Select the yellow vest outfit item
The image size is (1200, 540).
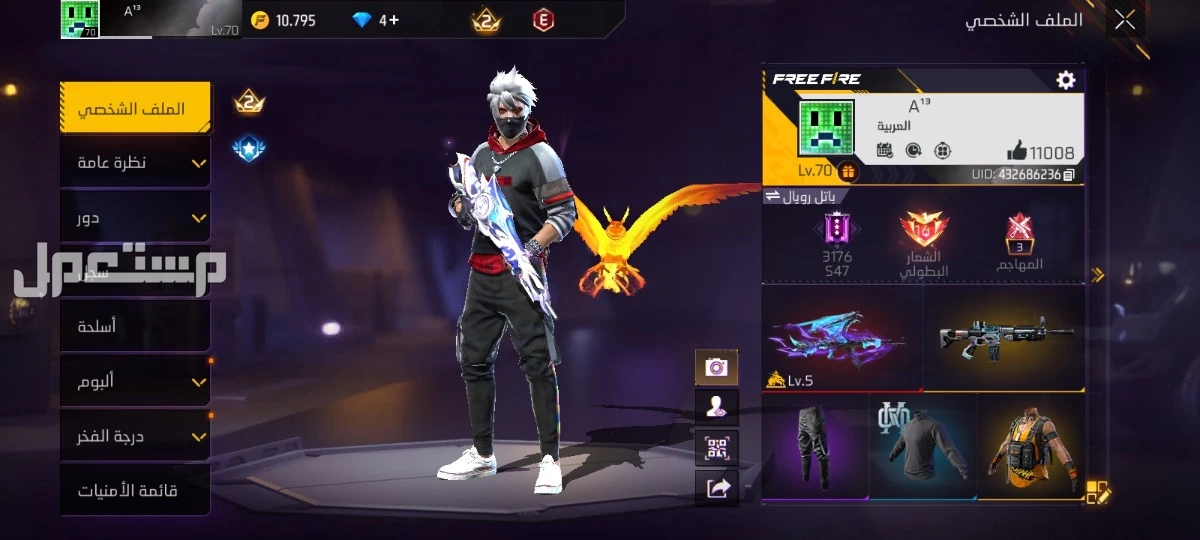(x=1030, y=446)
